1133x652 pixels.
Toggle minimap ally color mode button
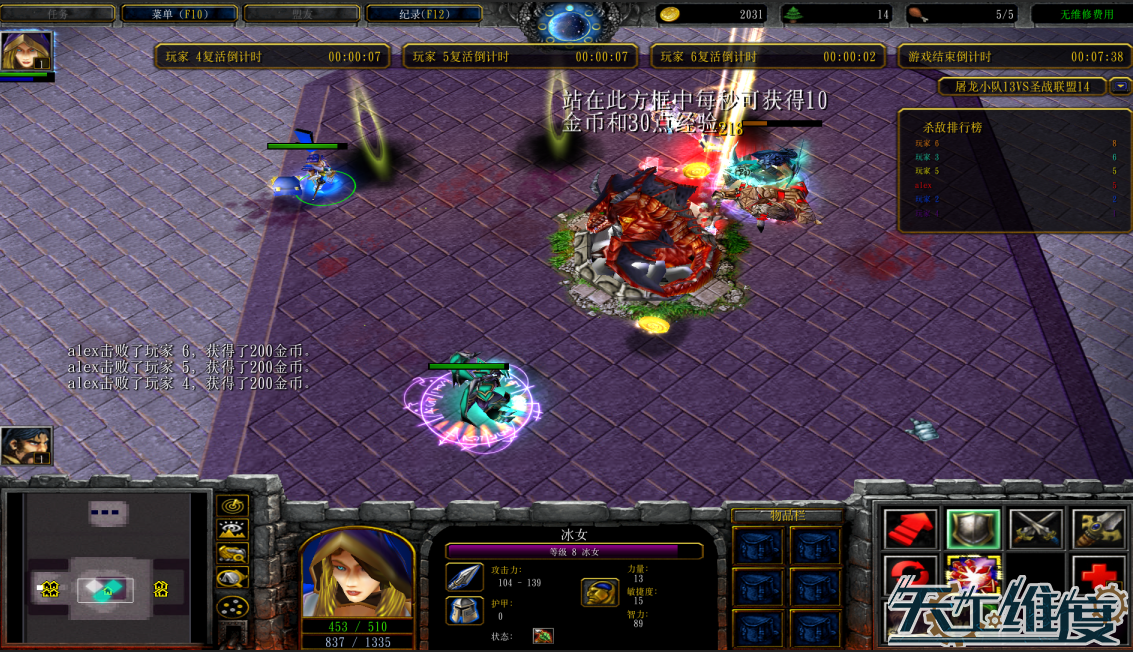[x=233, y=554]
